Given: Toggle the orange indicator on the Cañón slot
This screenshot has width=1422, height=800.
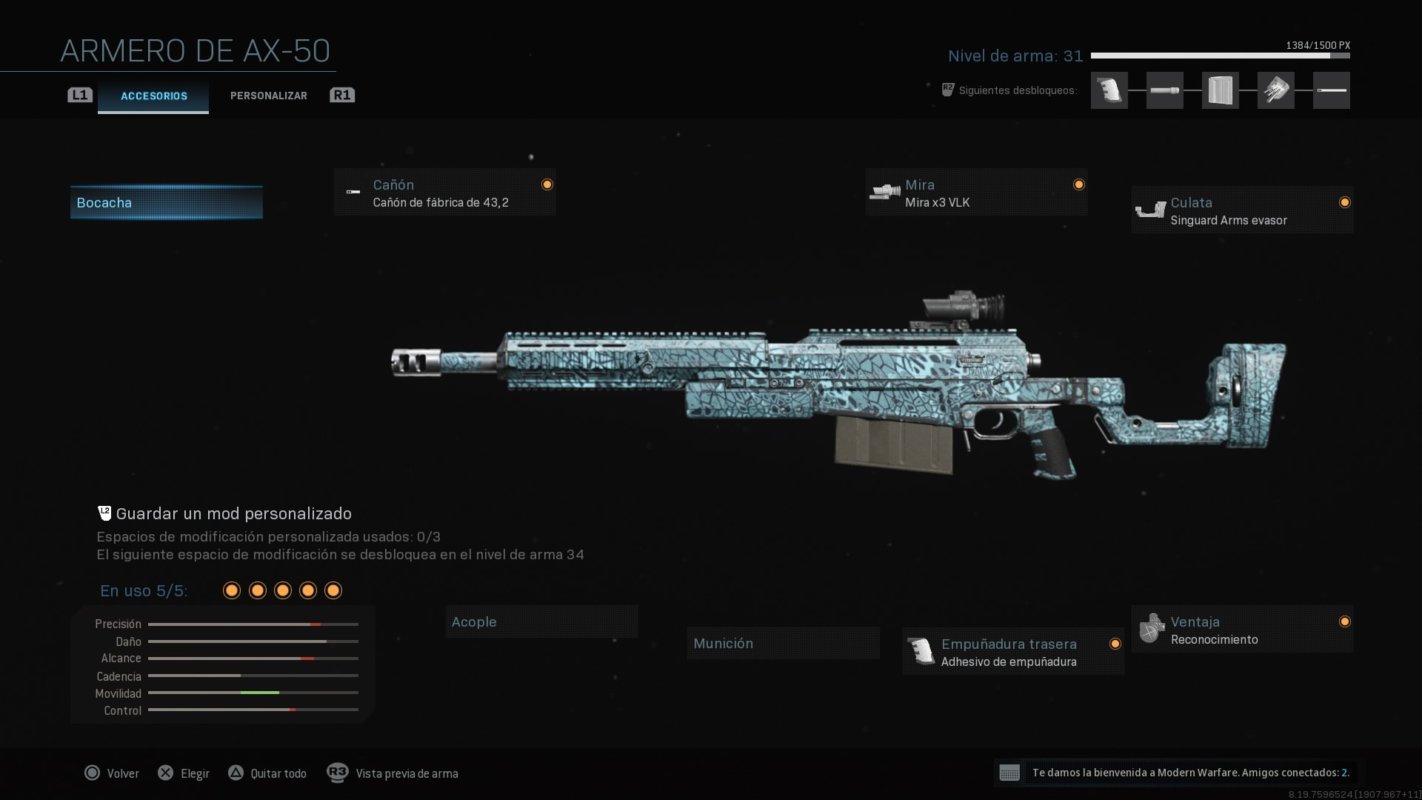Looking at the screenshot, I should coord(547,184).
